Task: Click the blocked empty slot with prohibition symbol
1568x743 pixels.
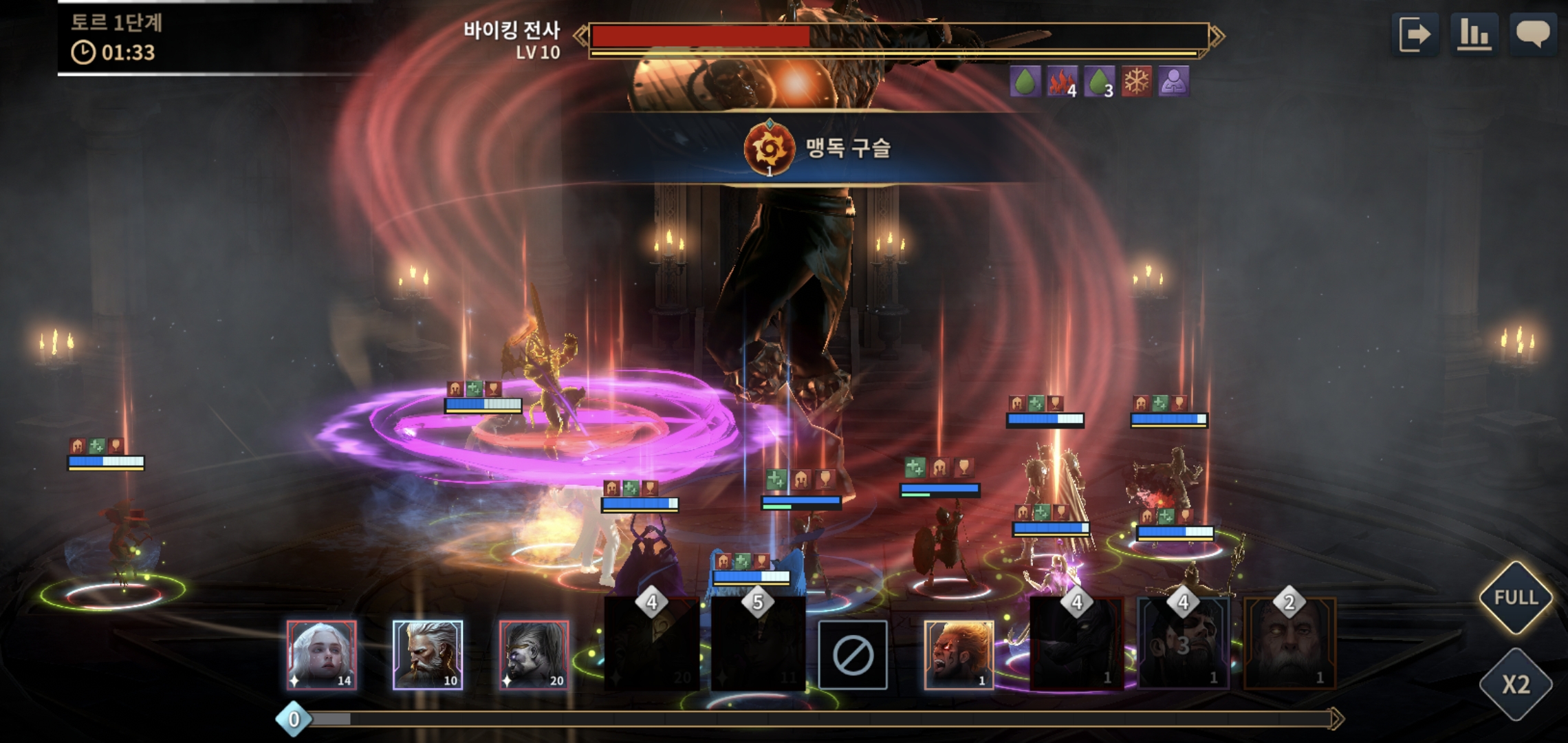Action: [853, 655]
